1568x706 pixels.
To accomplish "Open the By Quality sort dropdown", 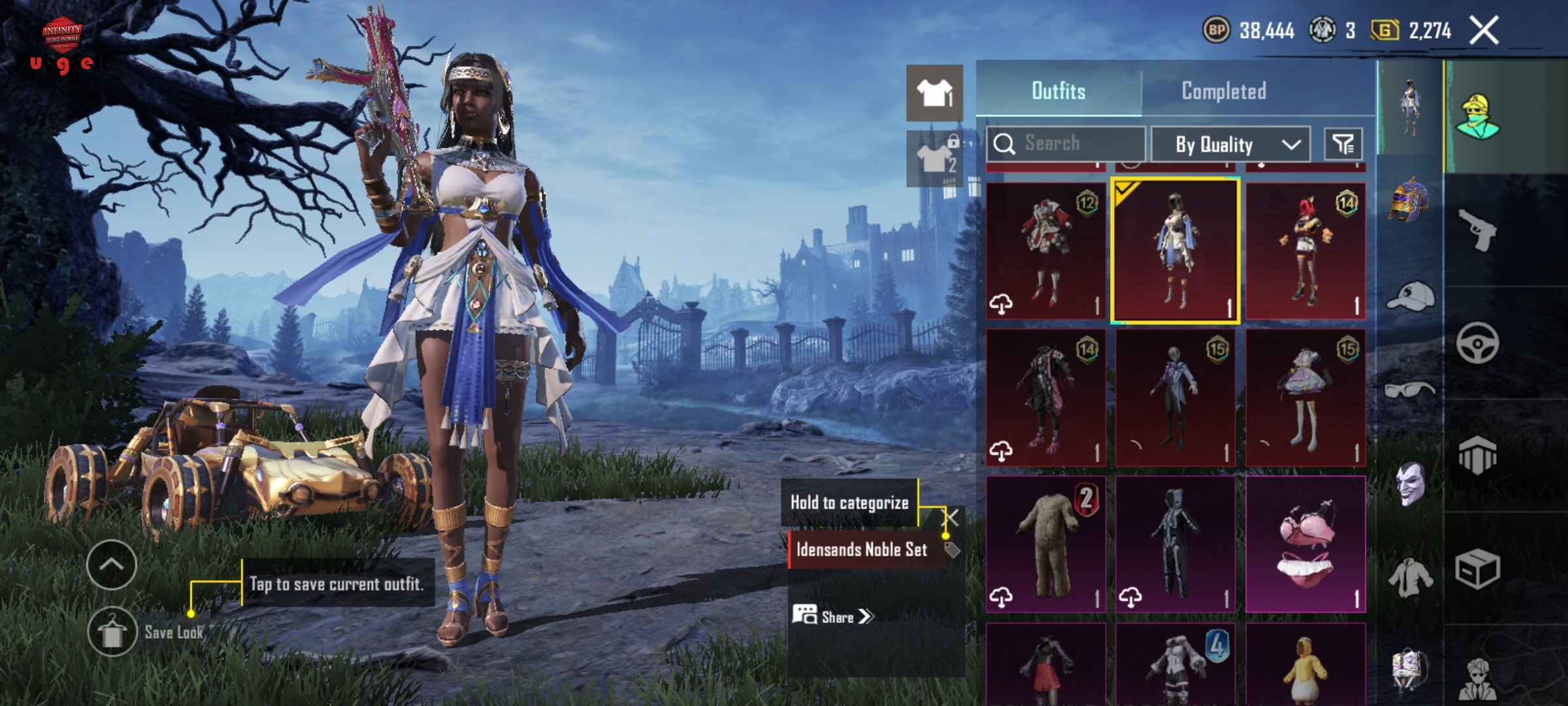I will [1230, 144].
